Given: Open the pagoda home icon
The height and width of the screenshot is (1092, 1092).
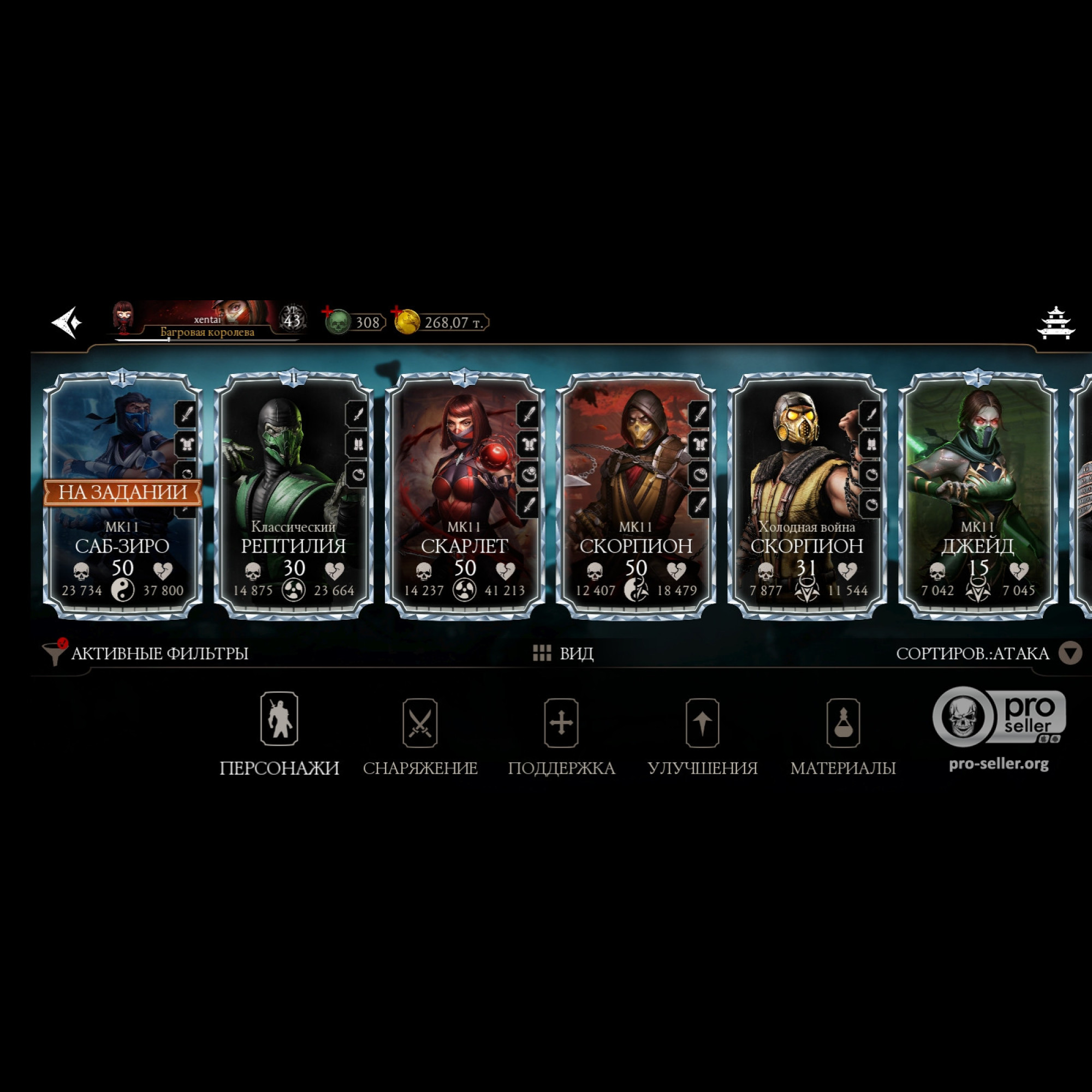Looking at the screenshot, I should coord(1055,323).
